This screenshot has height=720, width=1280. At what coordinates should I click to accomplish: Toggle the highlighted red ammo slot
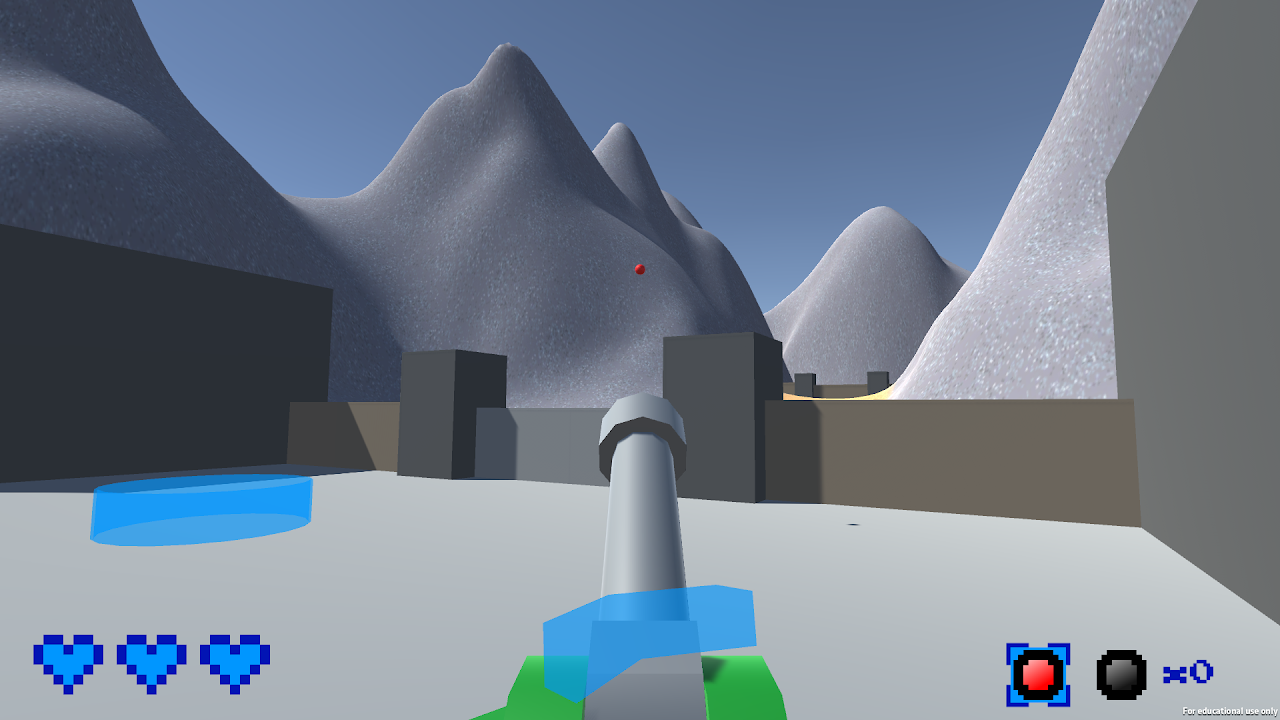[1039, 673]
